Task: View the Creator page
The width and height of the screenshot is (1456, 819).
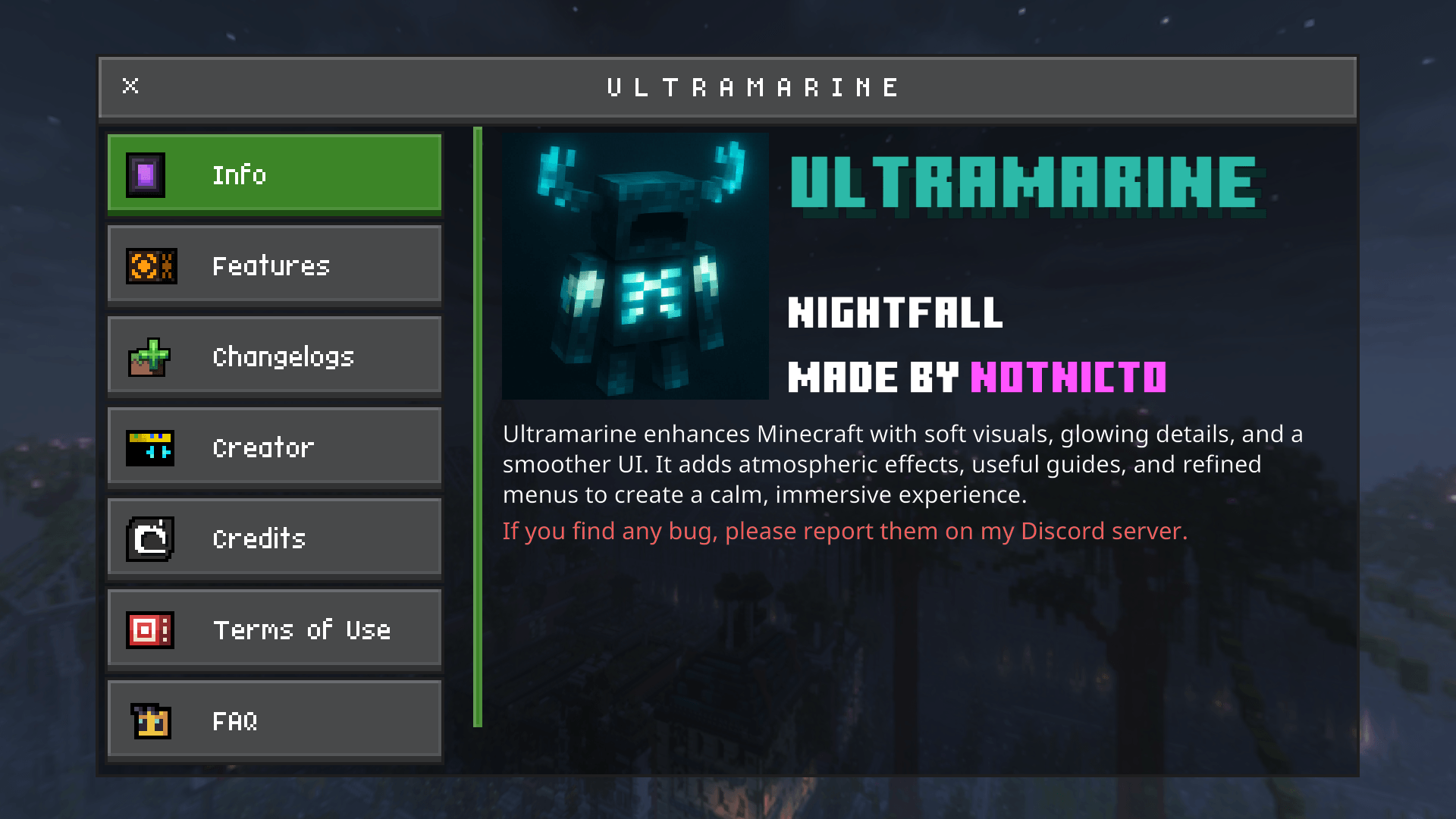Action: click(x=273, y=447)
